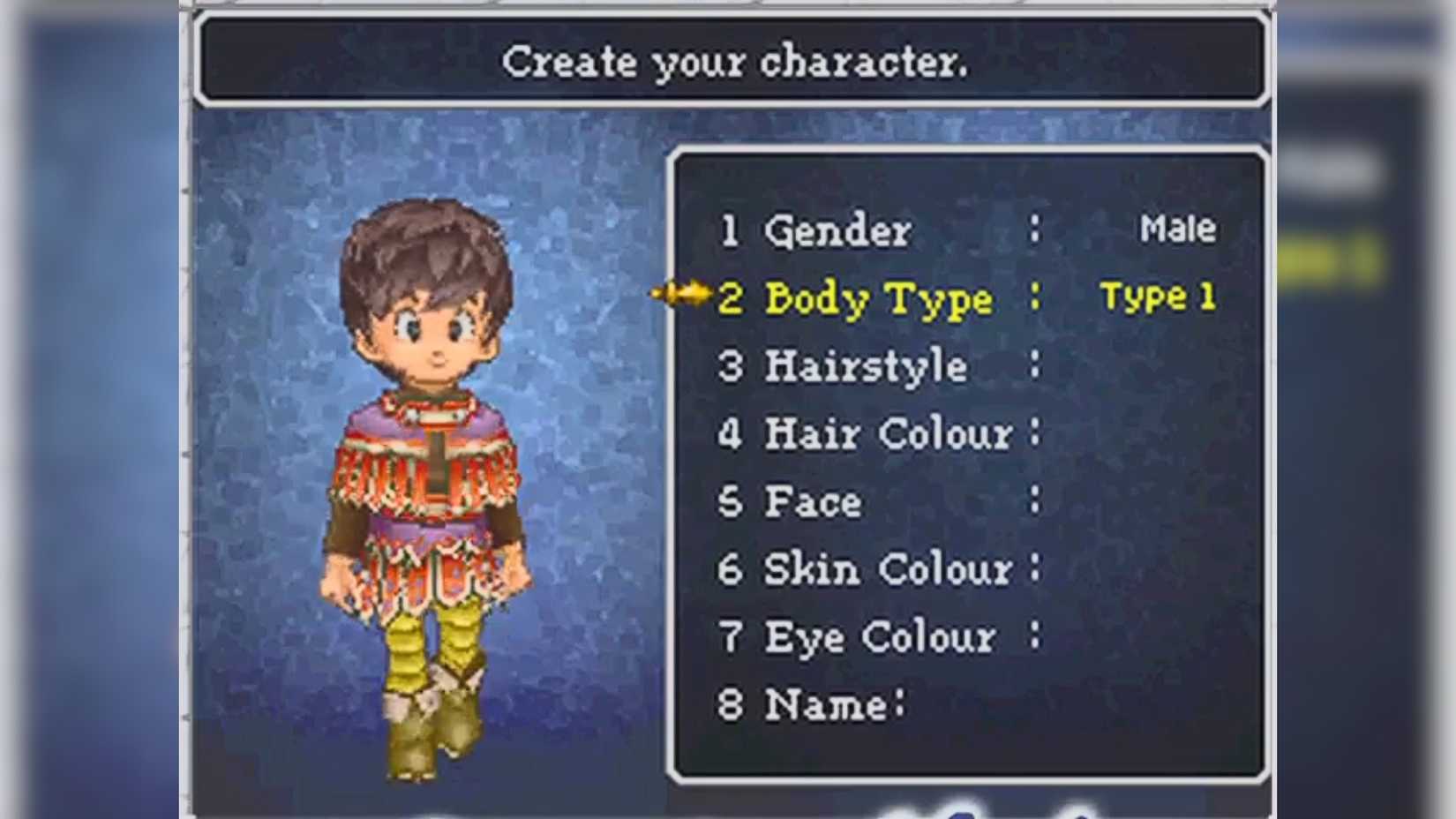Screen dimensions: 1456x819
Task: Select the Body Type option
Action: [x=878, y=298]
